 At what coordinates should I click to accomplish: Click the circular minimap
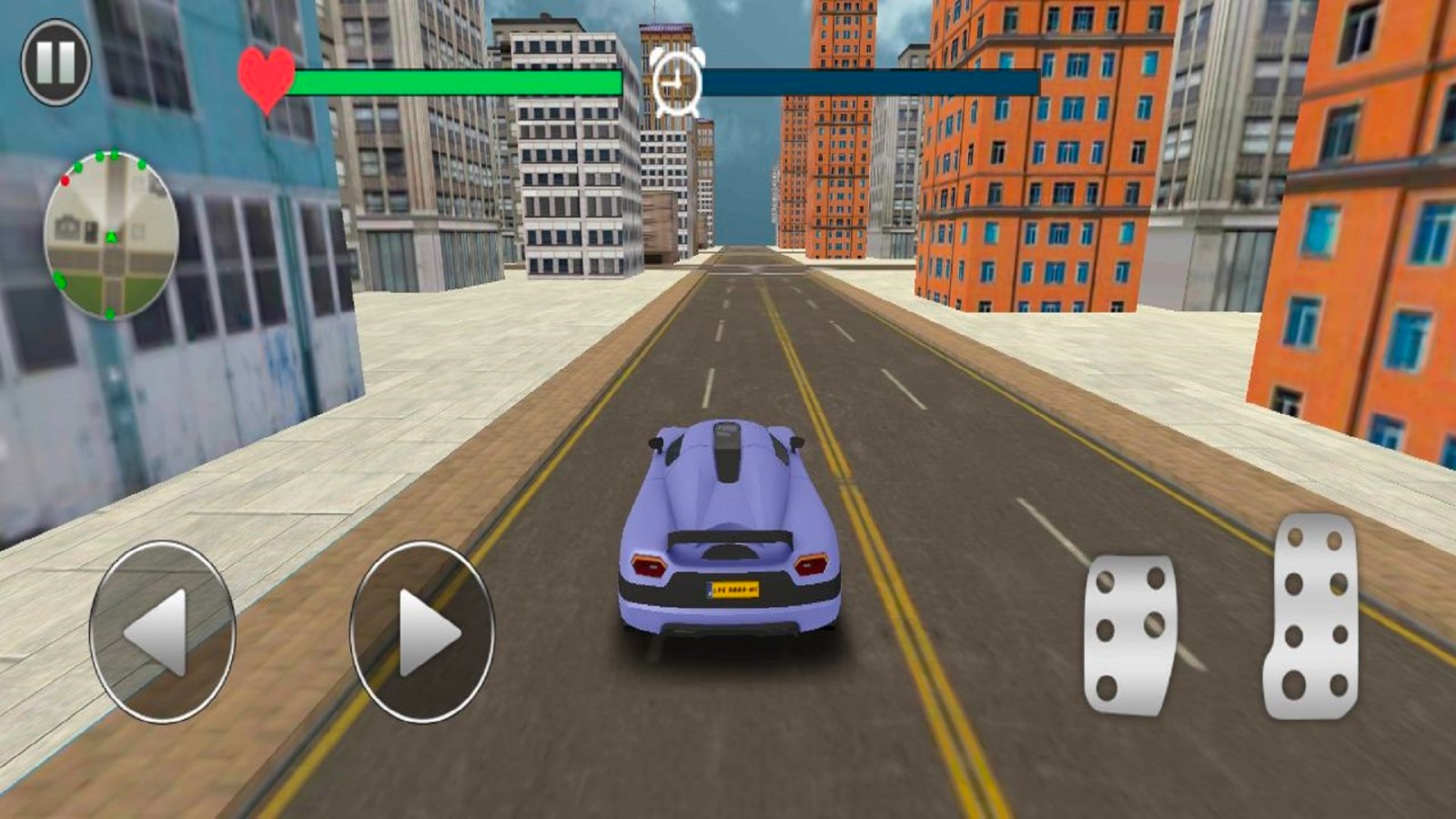[x=110, y=235]
